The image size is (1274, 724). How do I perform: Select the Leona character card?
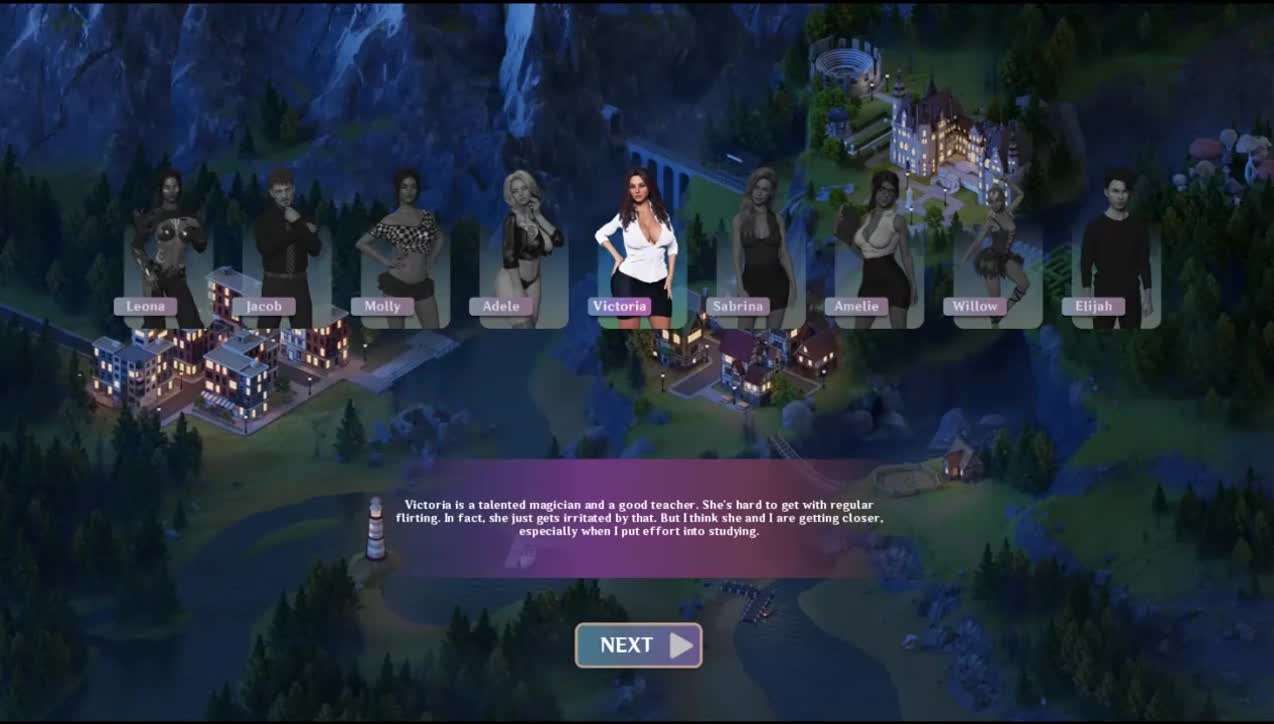coord(167,260)
